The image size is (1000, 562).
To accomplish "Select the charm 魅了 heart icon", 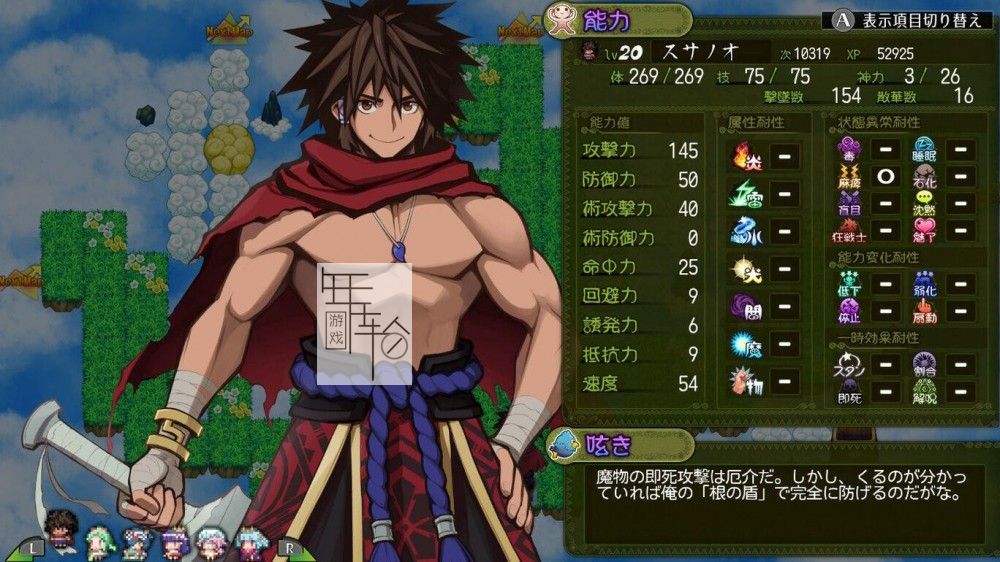I will 924,231.
